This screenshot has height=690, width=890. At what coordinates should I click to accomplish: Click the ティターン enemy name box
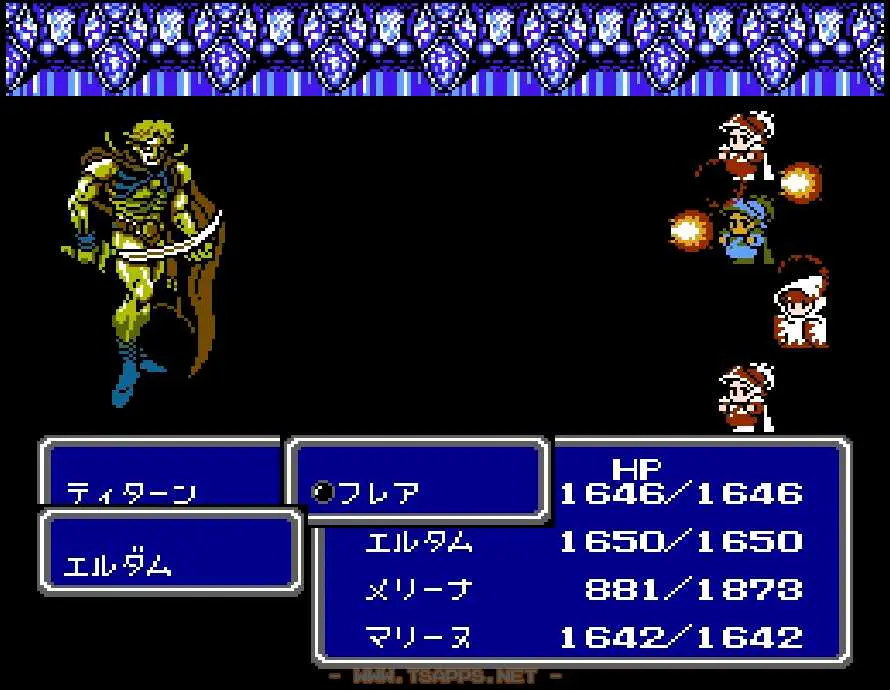(x=130, y=492)
